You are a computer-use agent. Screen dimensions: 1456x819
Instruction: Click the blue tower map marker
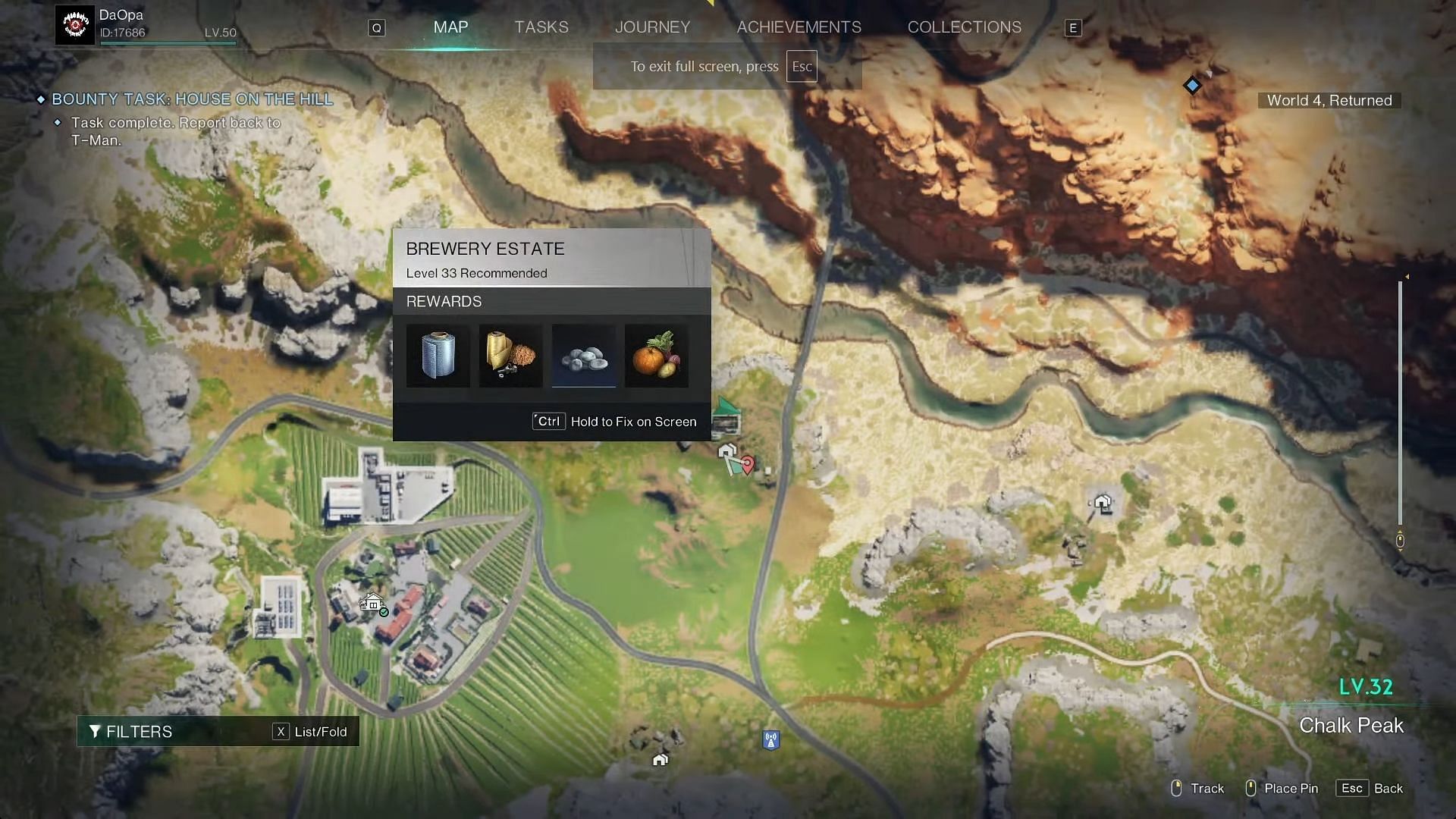(770, 740)
